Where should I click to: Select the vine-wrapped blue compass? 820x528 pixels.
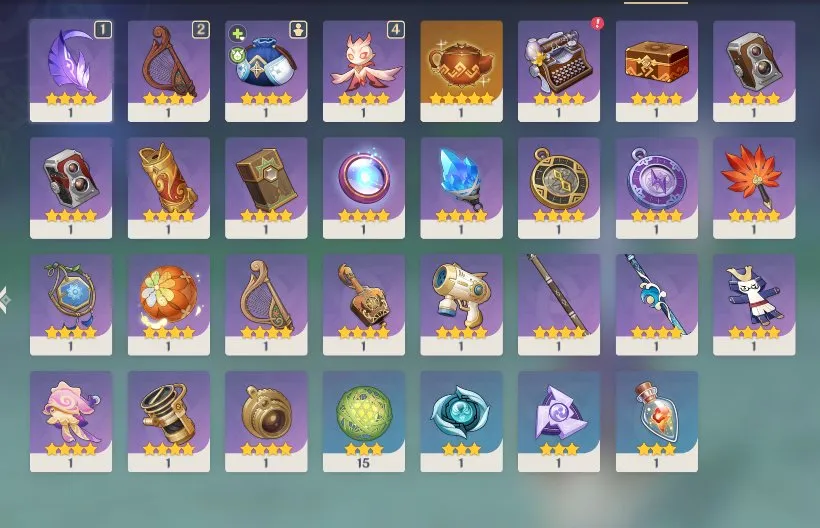[70, 298]
